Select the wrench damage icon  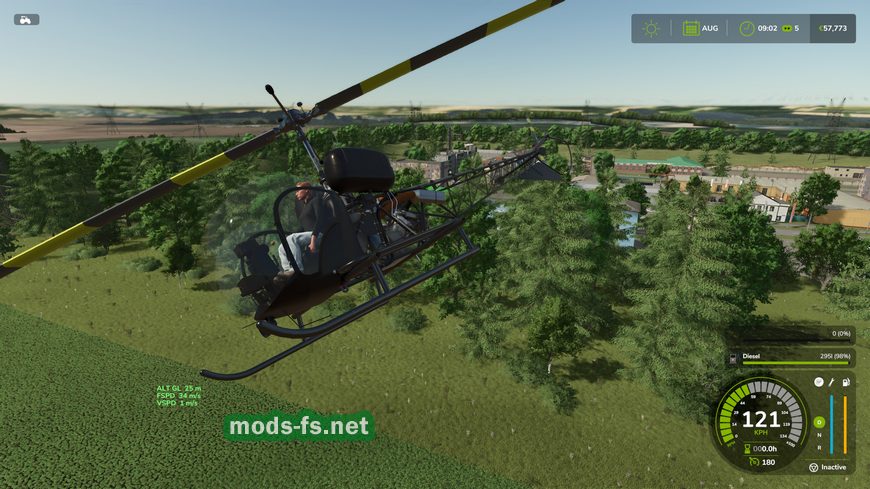832,383
